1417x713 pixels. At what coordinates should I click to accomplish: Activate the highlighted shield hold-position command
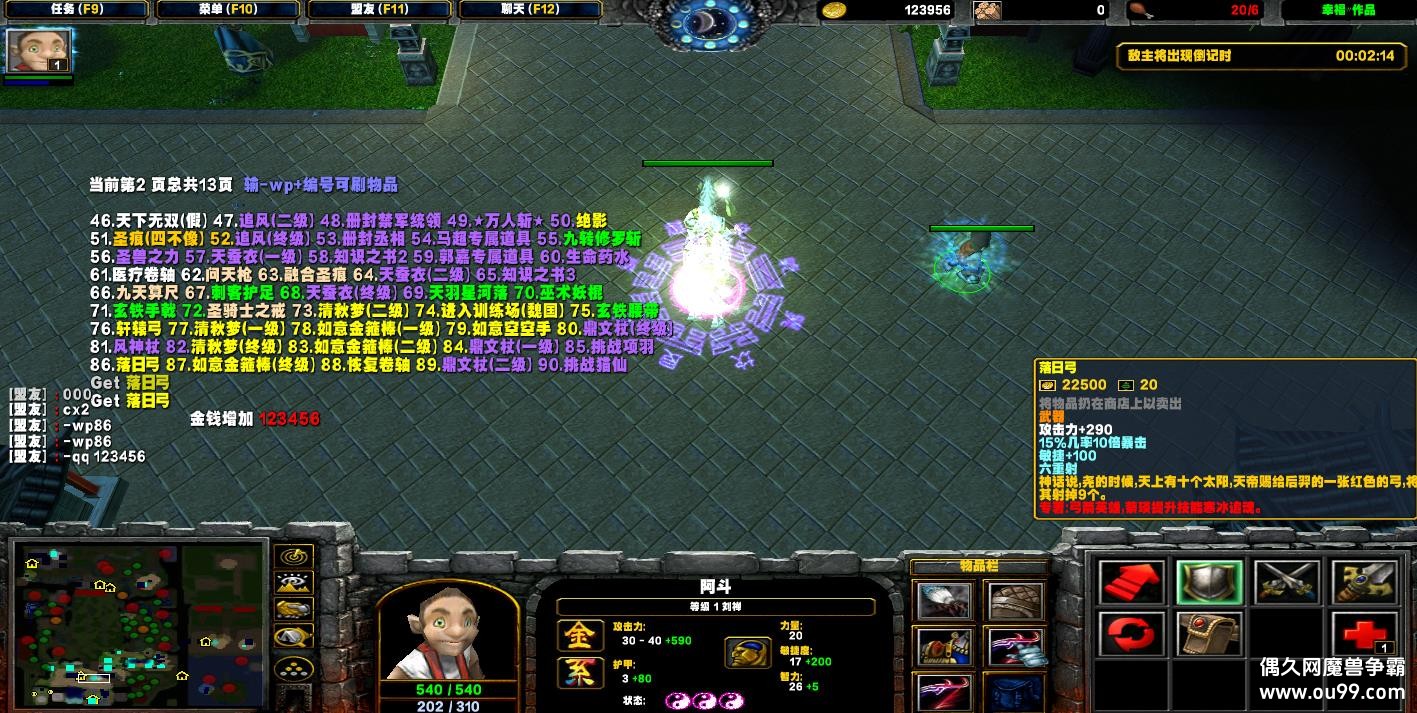[1209, 582]
